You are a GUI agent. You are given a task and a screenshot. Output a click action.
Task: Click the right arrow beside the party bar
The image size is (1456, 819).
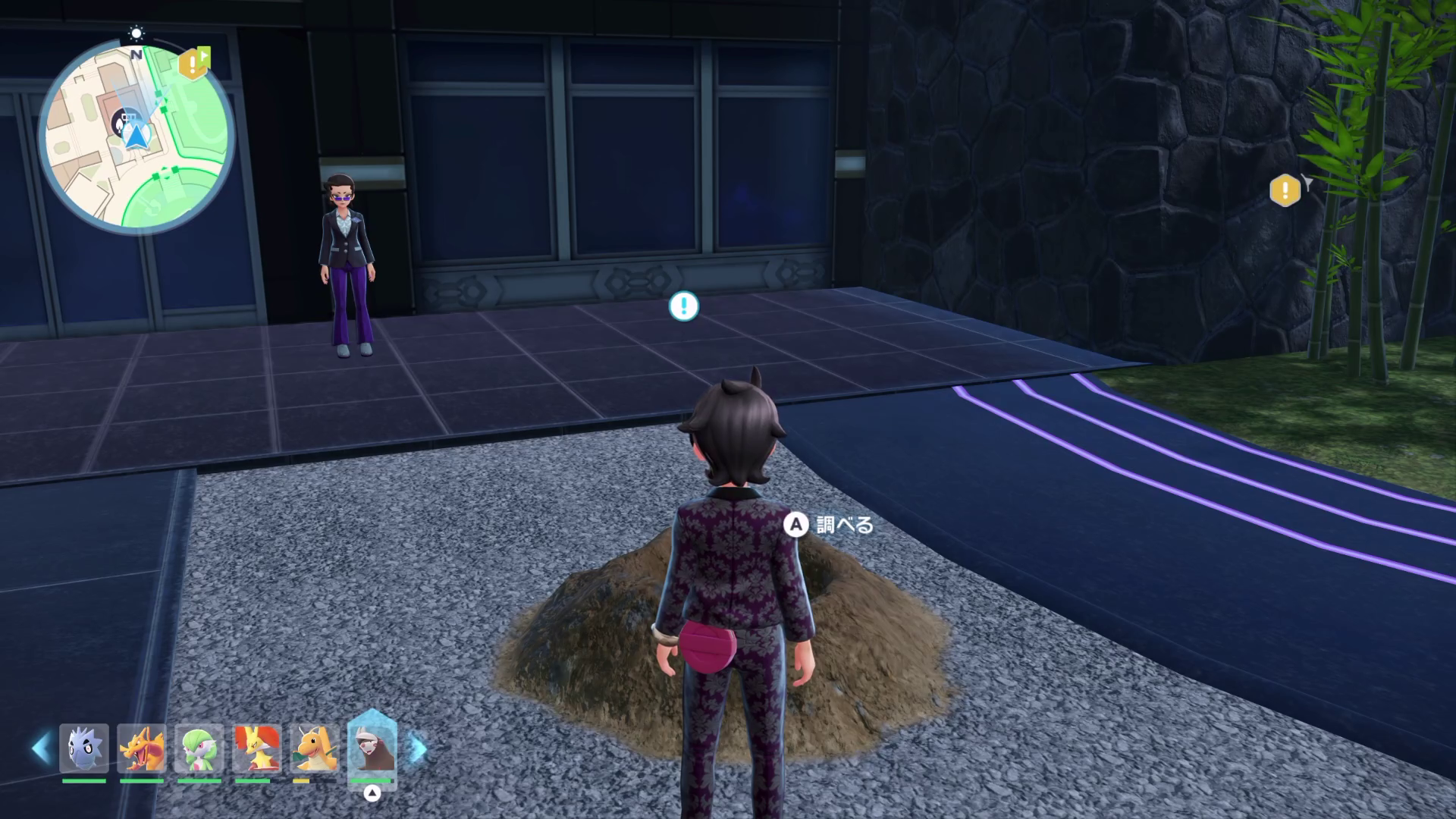(x=418, y=748)
